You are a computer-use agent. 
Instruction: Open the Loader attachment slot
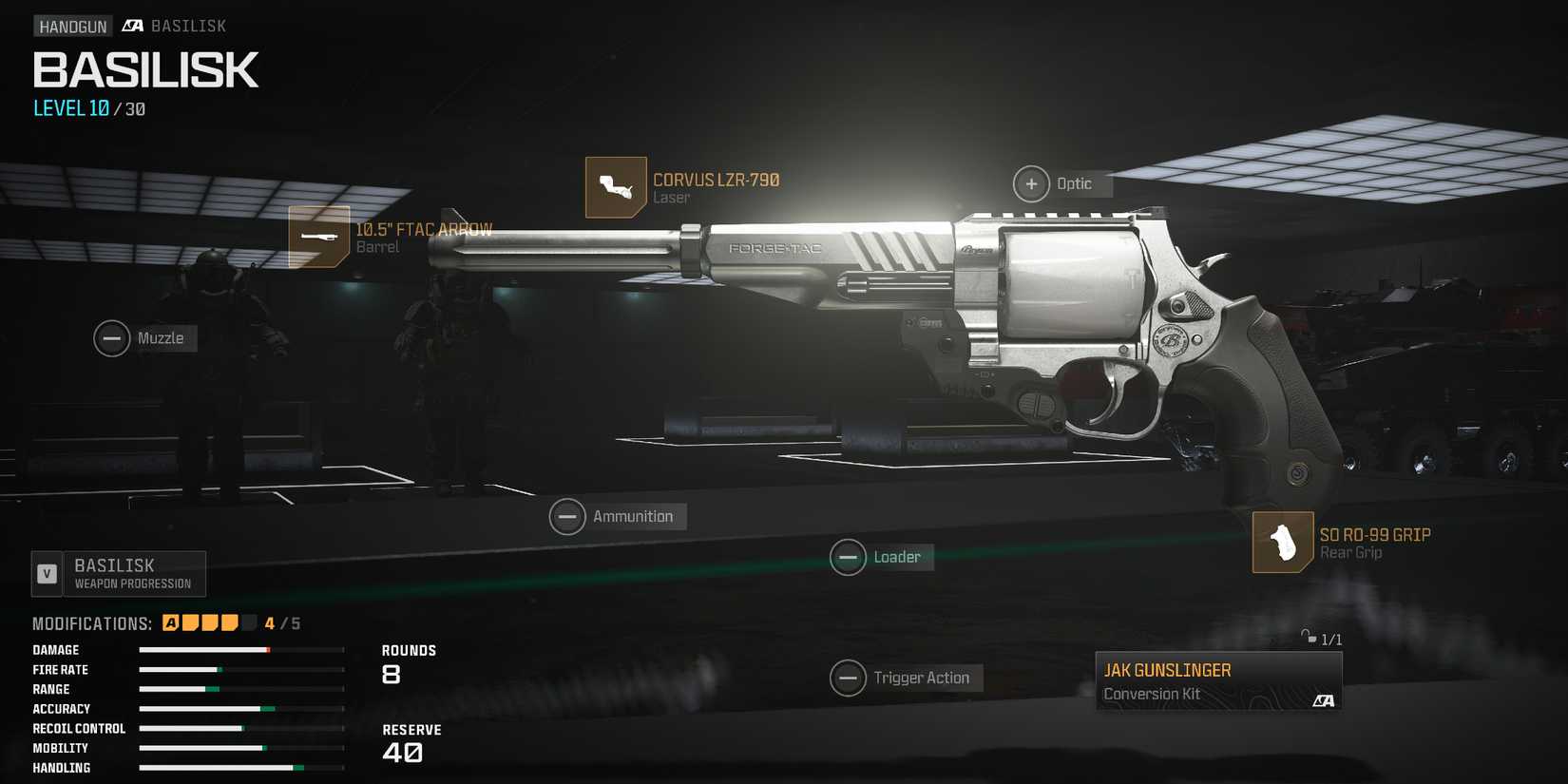click(x=849, y=557)
